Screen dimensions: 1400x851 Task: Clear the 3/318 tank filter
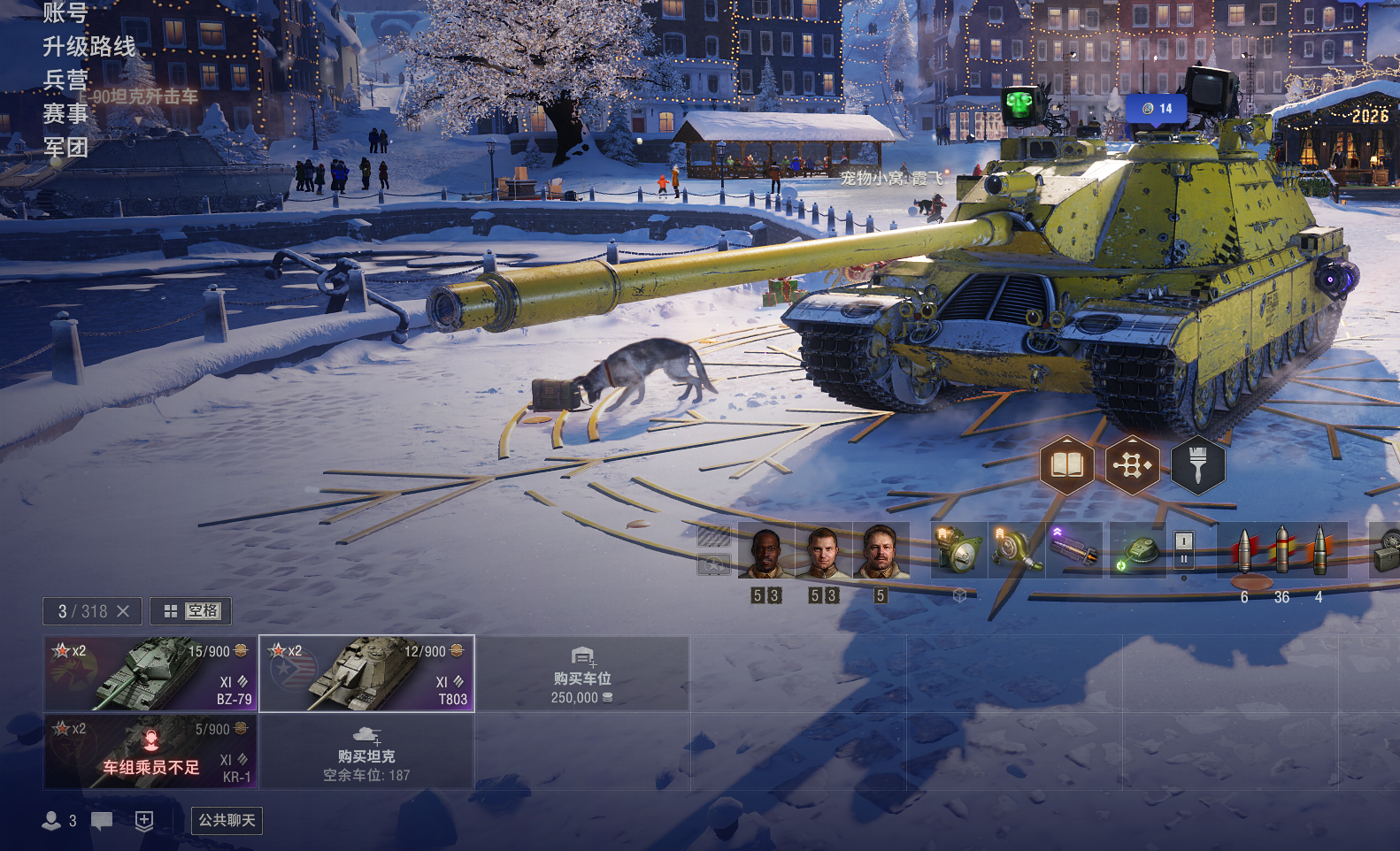pyautogui.click(x=123, y=611)
